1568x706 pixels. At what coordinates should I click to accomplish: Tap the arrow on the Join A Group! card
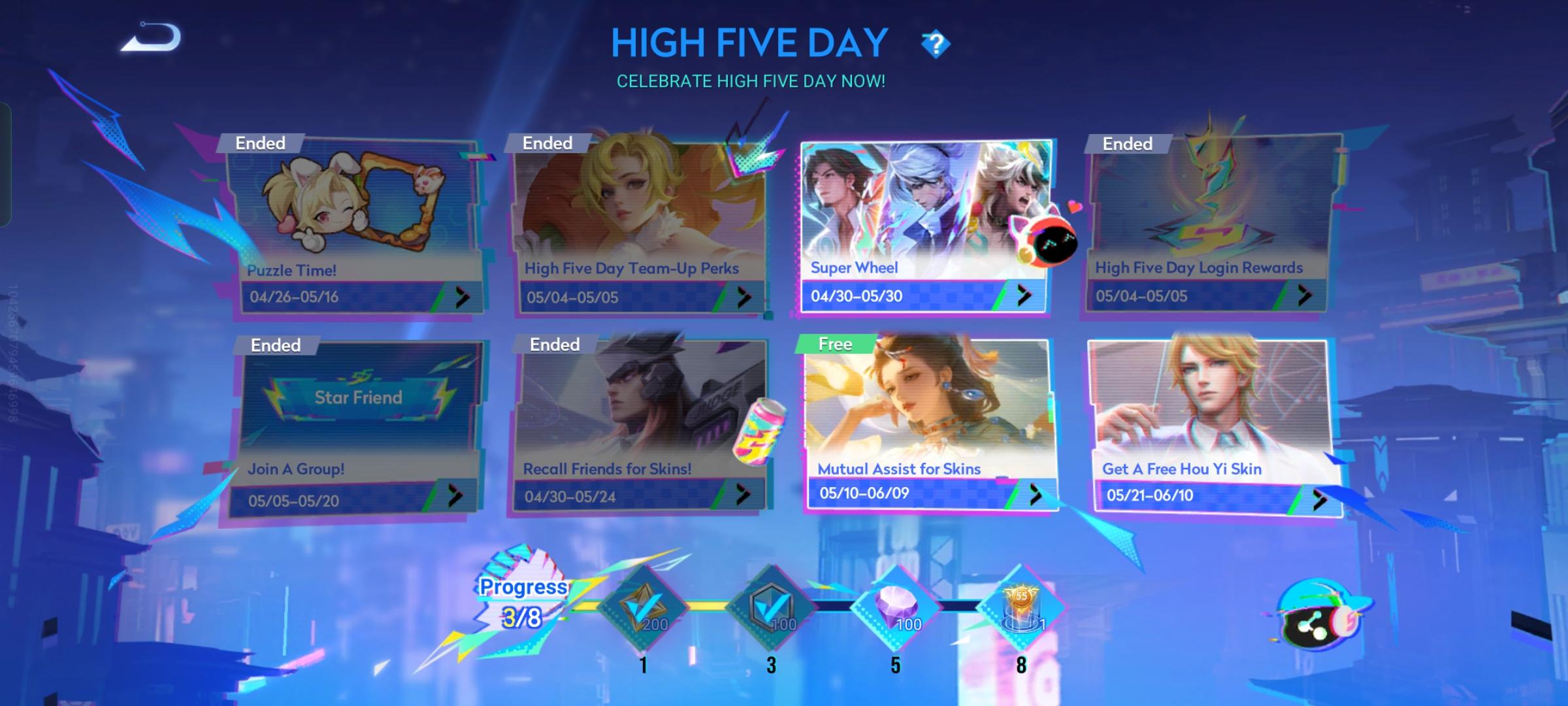(x=459, y=496)
